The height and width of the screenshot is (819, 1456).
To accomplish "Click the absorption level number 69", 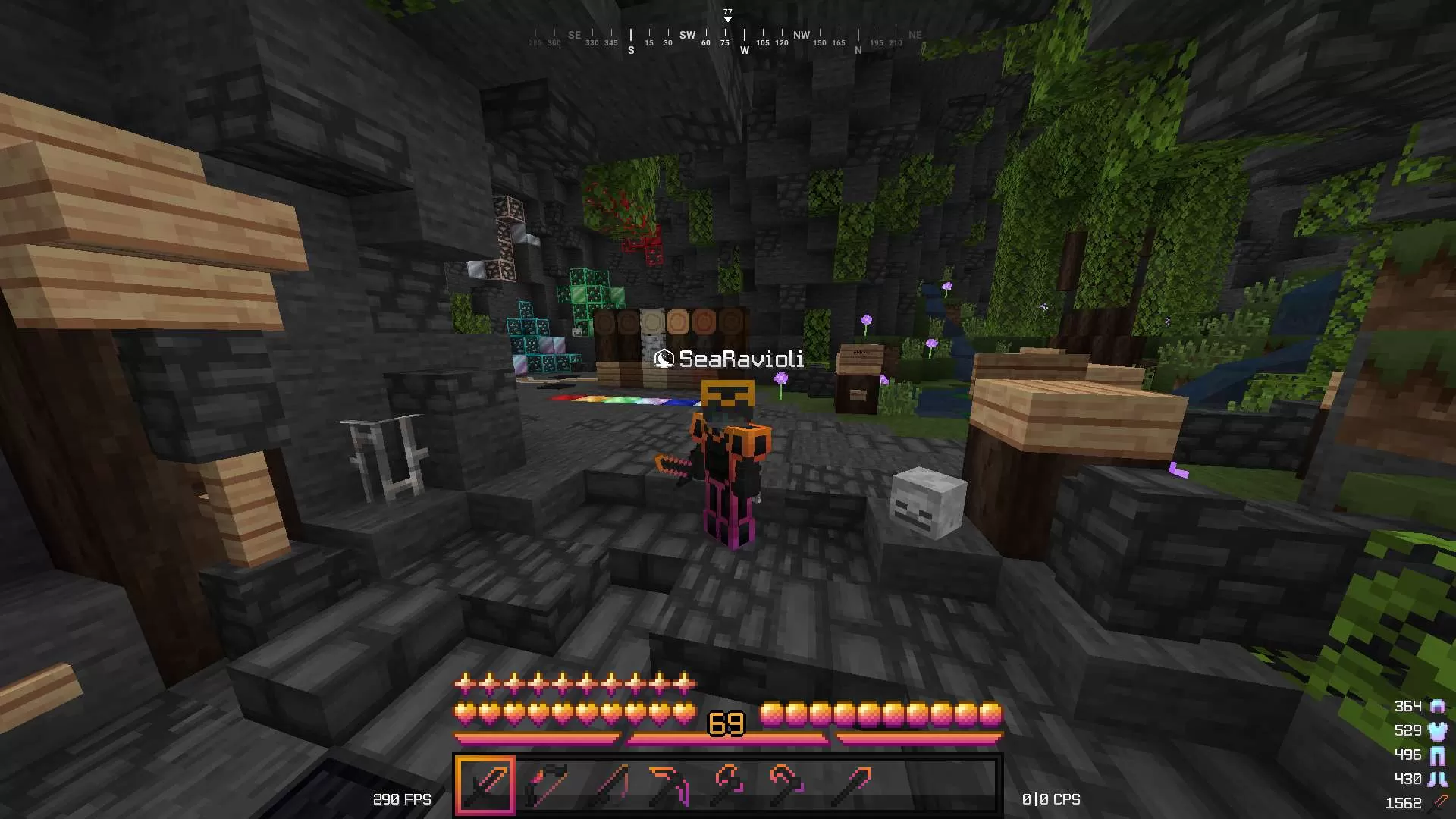I will [726, 722].
